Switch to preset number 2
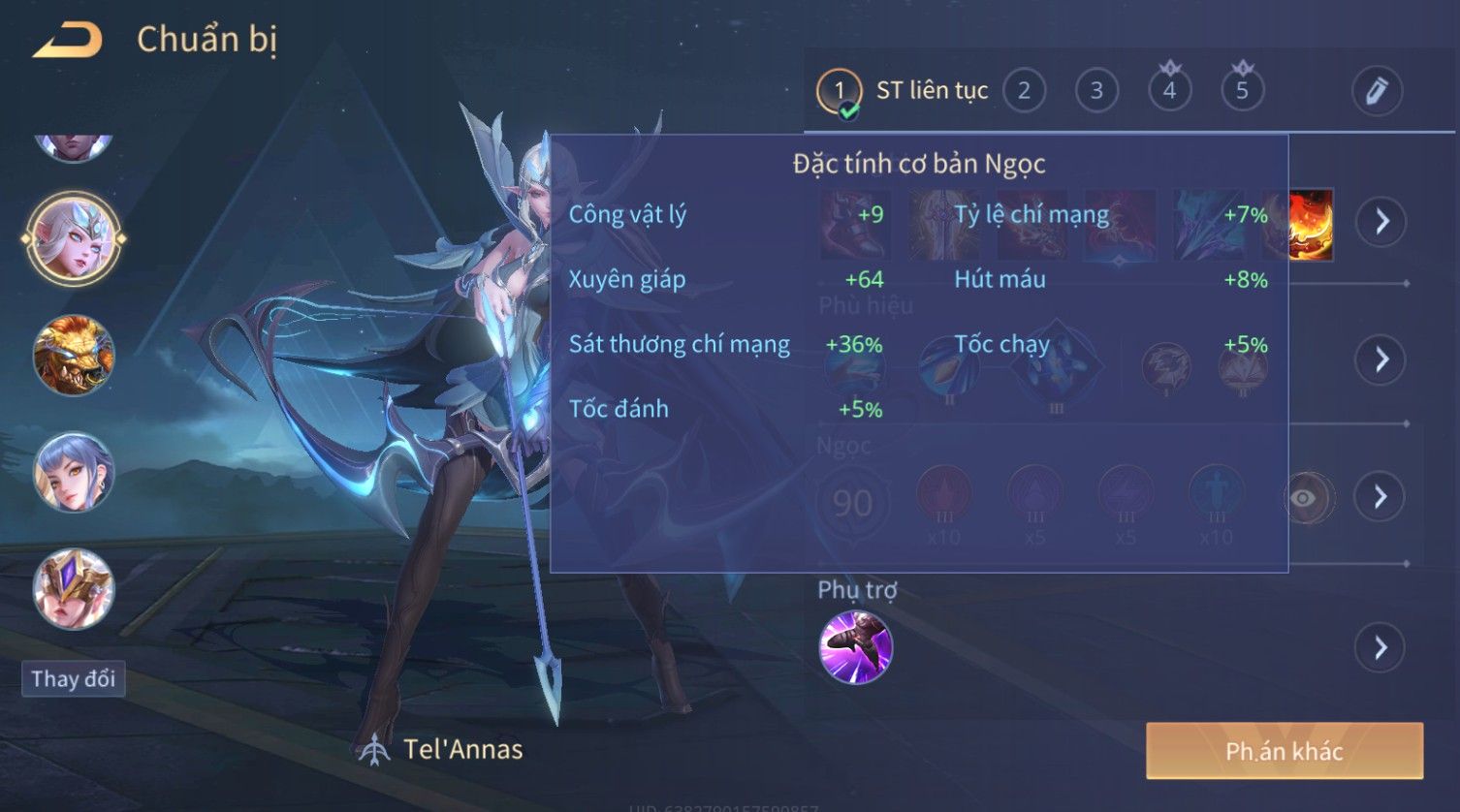This screenshot has height=812, width=1460. [1024, 91]
